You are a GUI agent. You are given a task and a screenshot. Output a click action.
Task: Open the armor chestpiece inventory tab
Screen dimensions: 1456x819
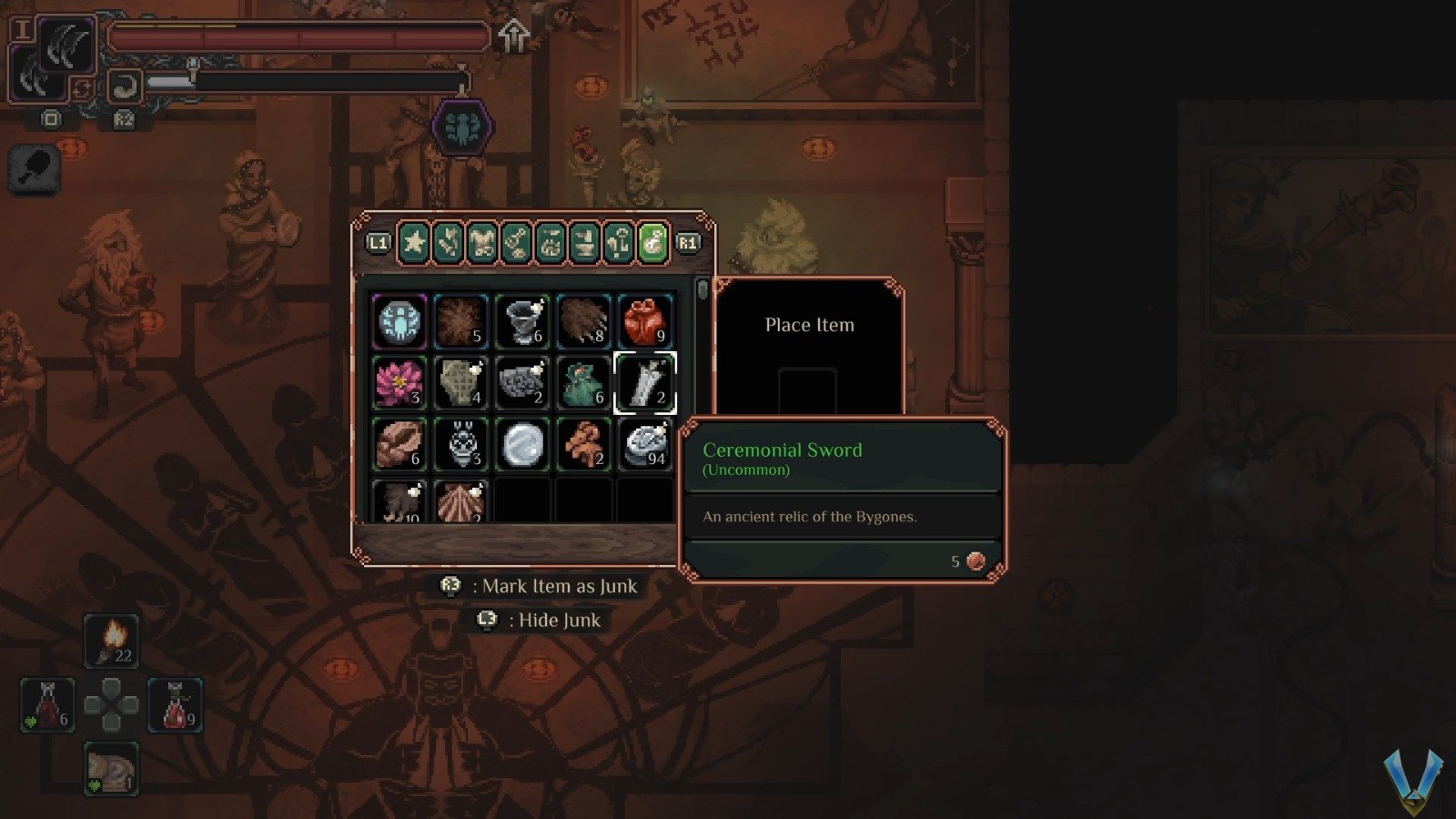pyautogui.click(x=482, y=243)
